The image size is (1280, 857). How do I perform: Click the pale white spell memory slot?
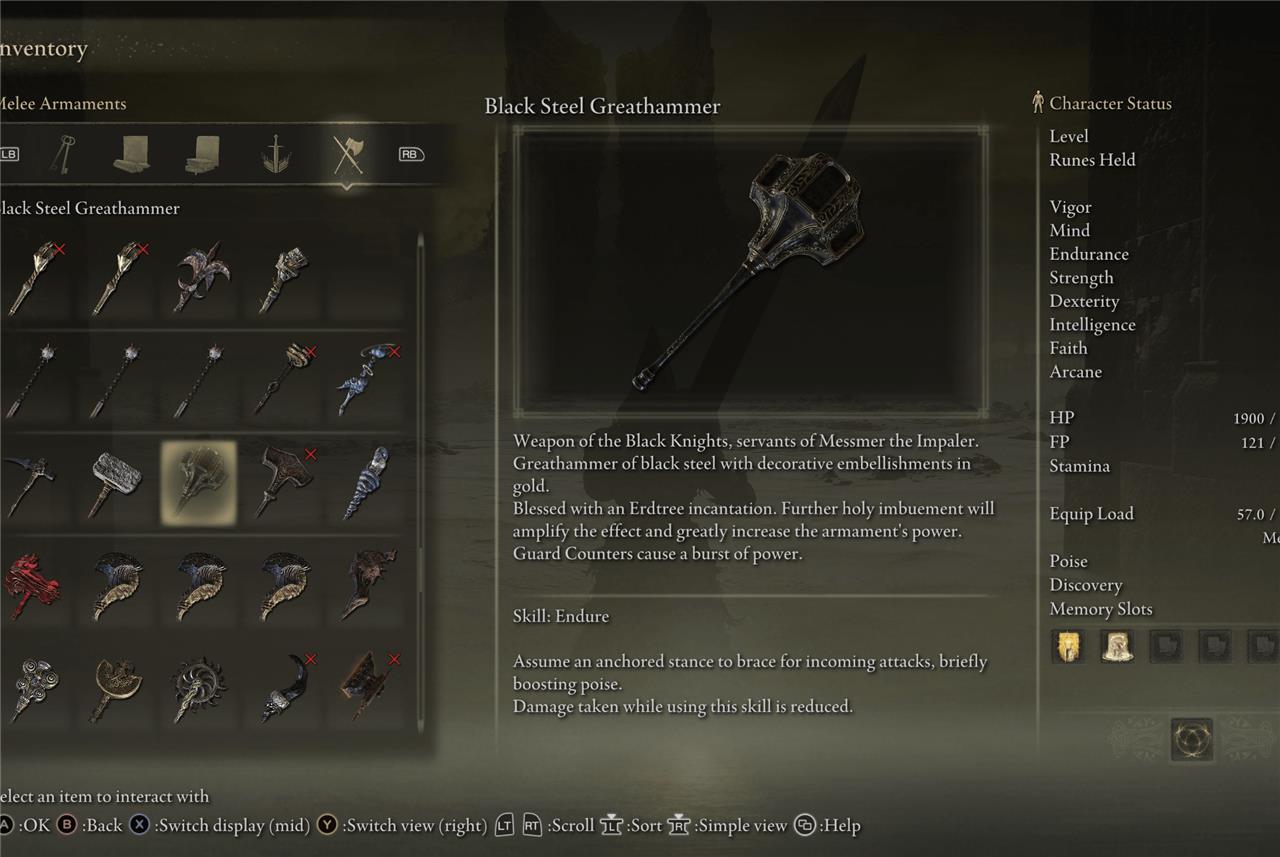[x=1116, y=646]
